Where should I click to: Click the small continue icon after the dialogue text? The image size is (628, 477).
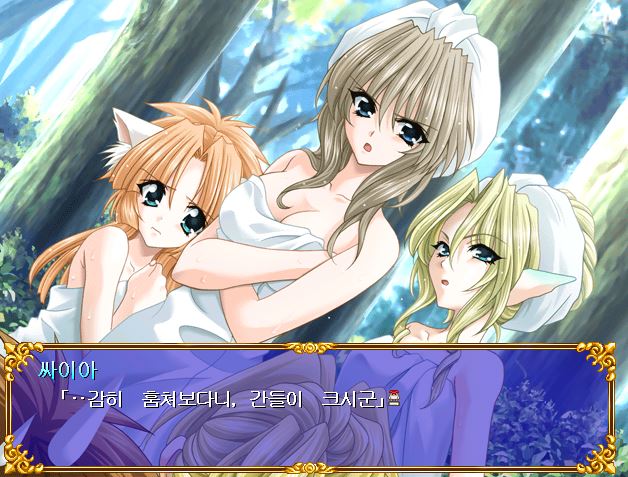(394, 399)
